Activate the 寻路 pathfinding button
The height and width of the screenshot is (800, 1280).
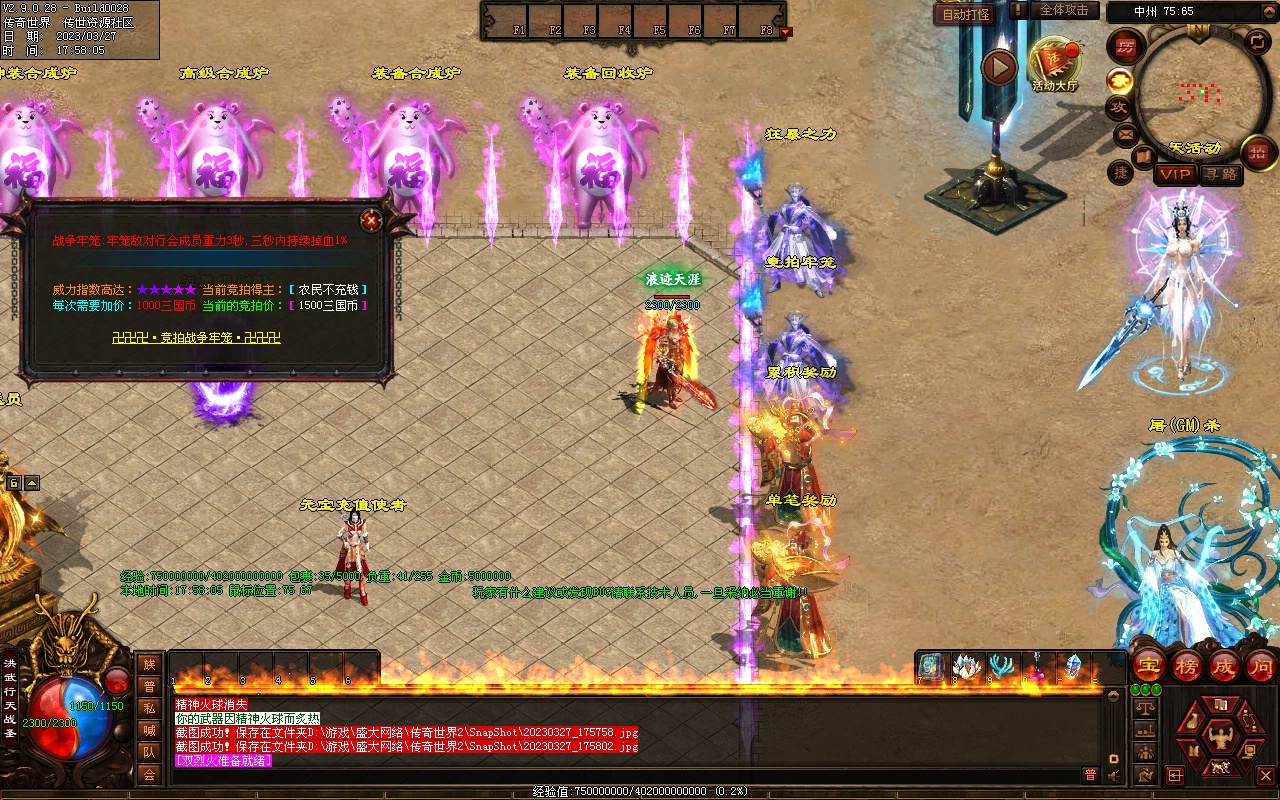tap(1219, 174)
